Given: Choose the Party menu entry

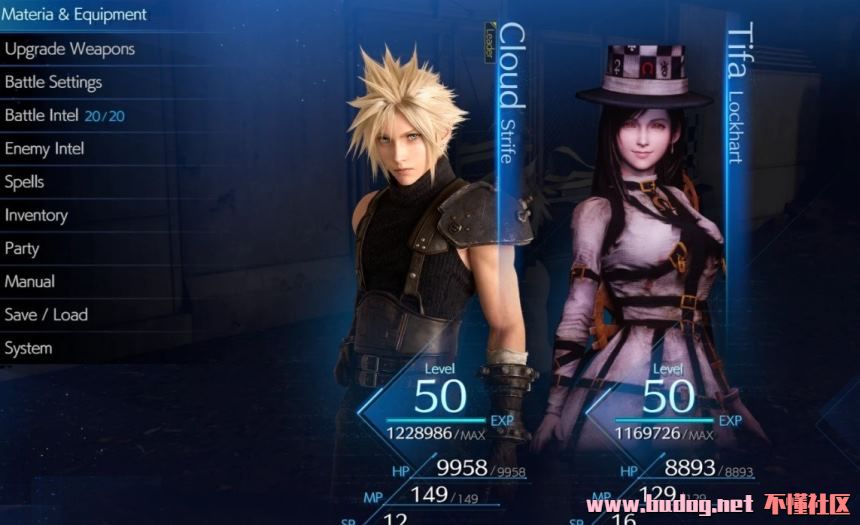Looking at the screenshot, I should point(23,248).
